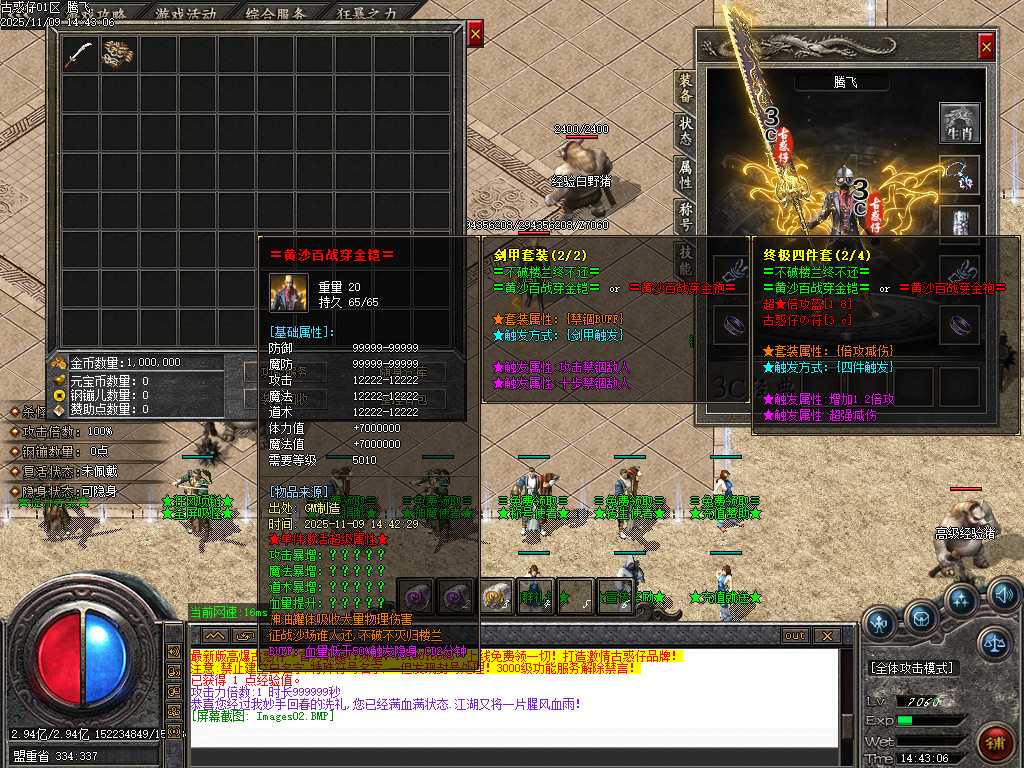This screenshot has width=1024, height=768.
Task: Open the 游戏活动 top menu
Action: pyautogui.click(x=186, y=13)
